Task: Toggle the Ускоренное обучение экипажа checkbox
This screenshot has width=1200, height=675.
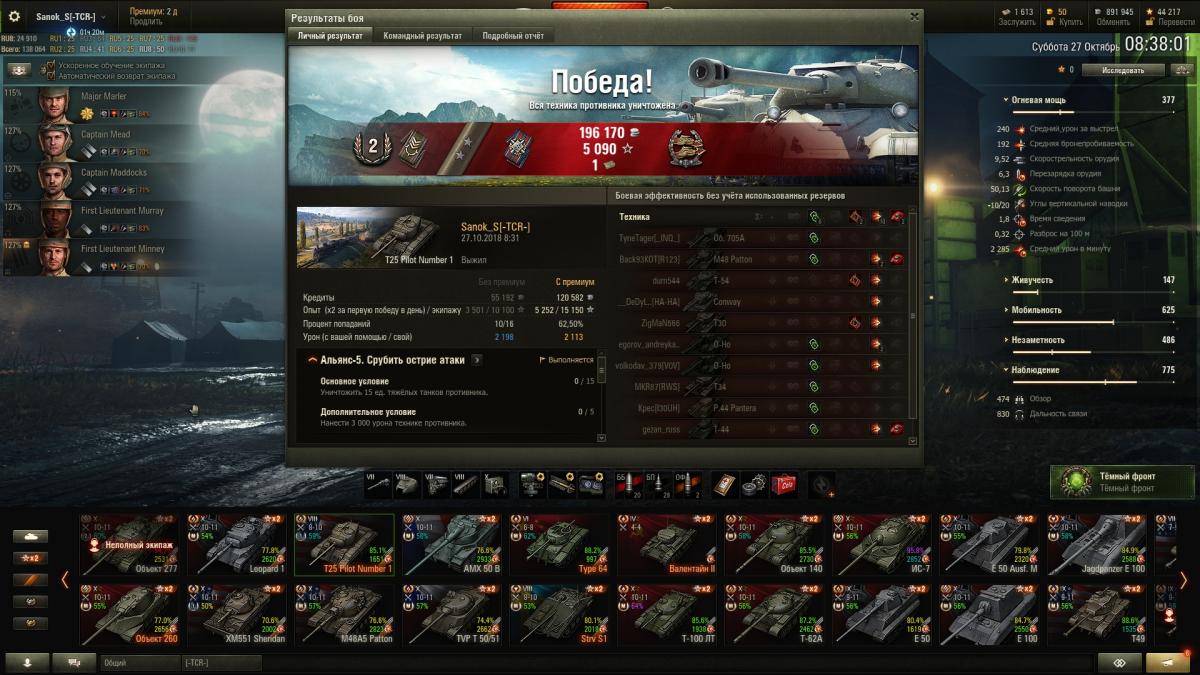Action: [x=49, y=65]
